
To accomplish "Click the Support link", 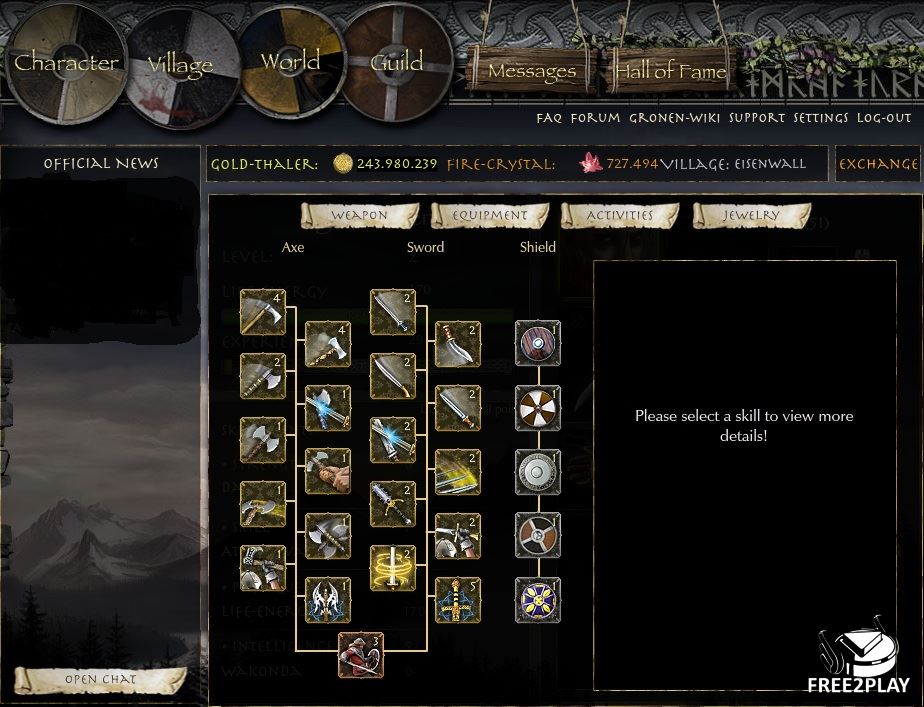I will point(757,118).
